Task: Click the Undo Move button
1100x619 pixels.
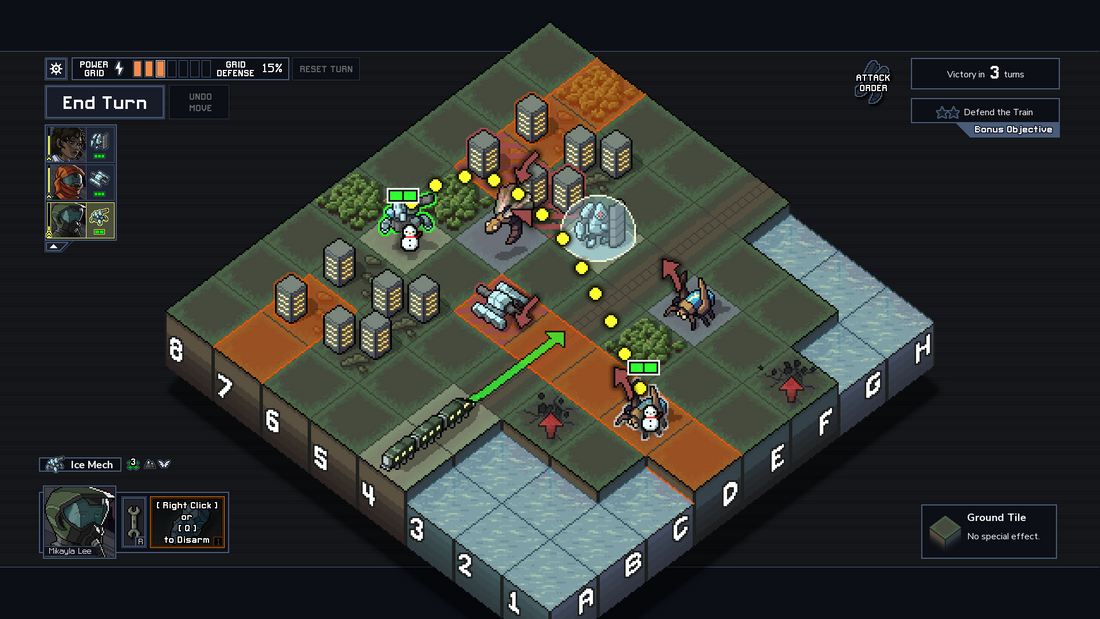Action: pyautogui.click(x=199, y=103)
